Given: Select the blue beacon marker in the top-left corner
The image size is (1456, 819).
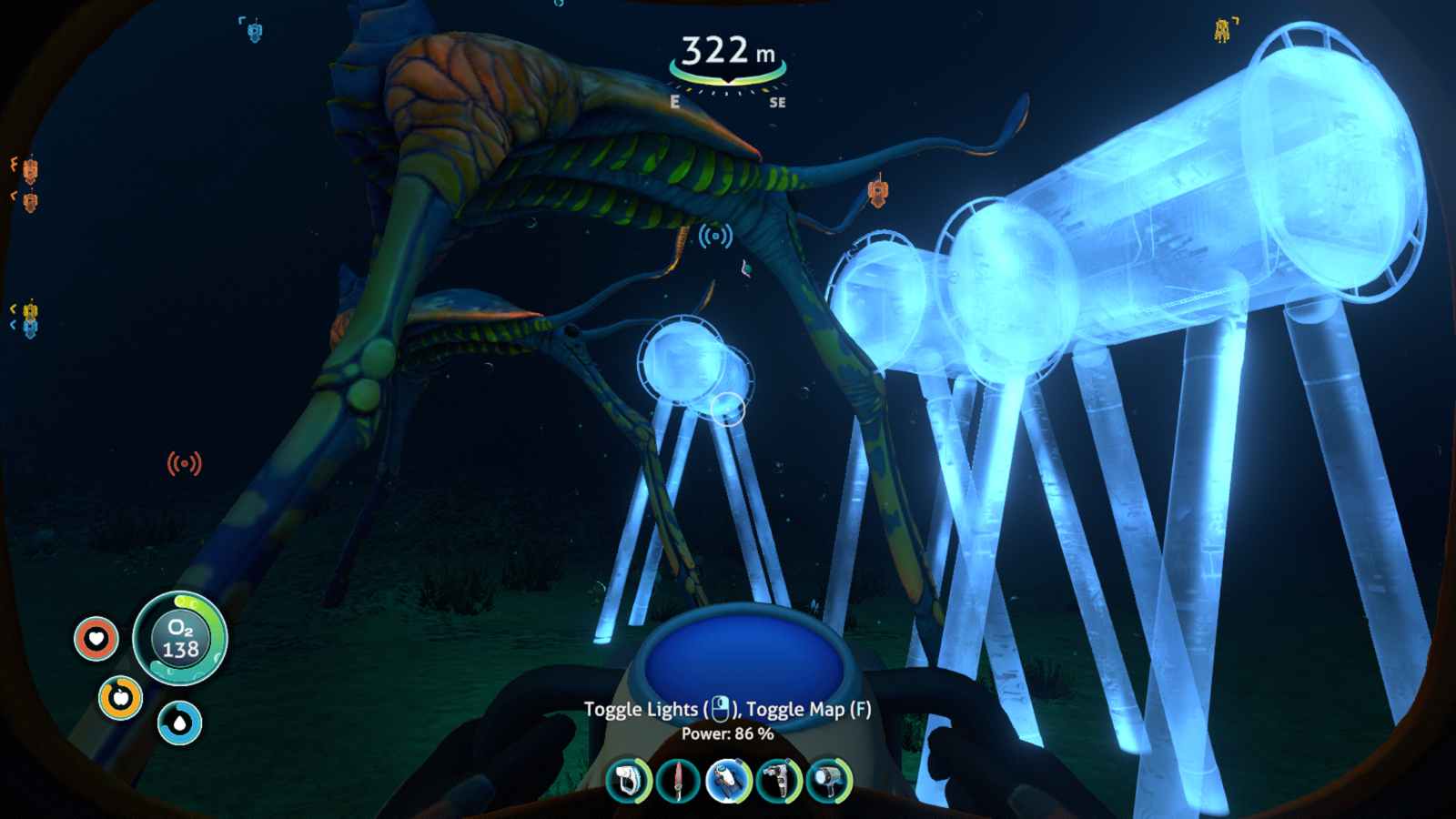Looking at the screenshot, I should pos(255,32).
